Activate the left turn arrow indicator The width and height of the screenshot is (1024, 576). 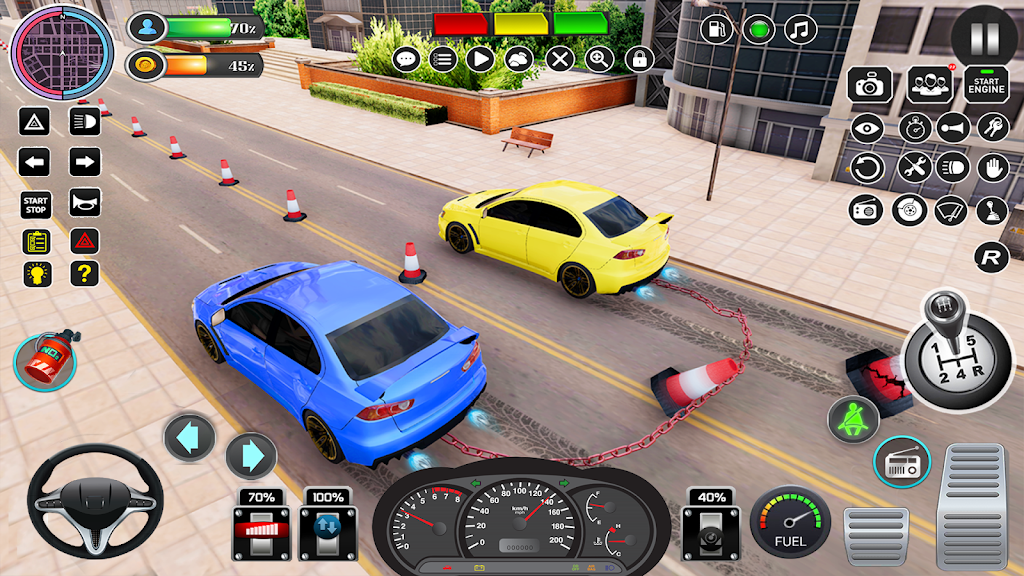tap(35, 162)
